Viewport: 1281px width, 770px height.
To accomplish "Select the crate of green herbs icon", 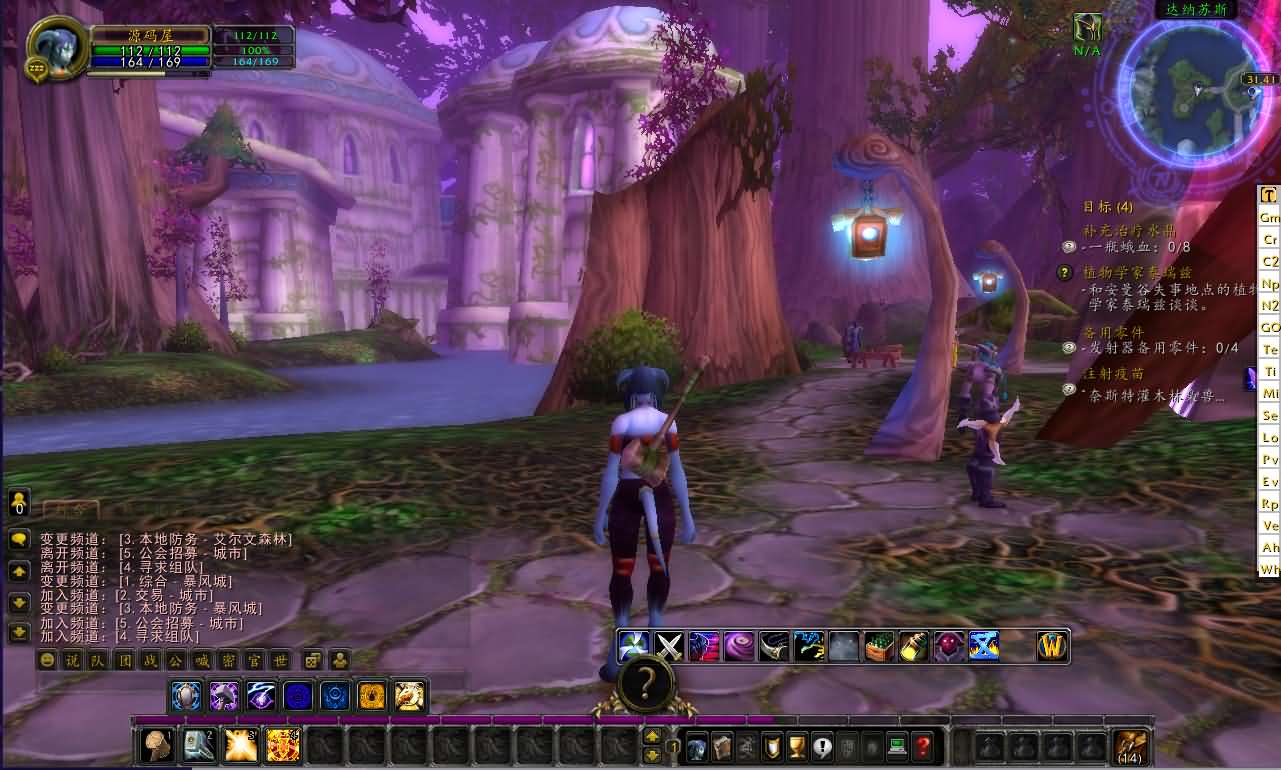I will pyautogui.click(x=879, y=646).
